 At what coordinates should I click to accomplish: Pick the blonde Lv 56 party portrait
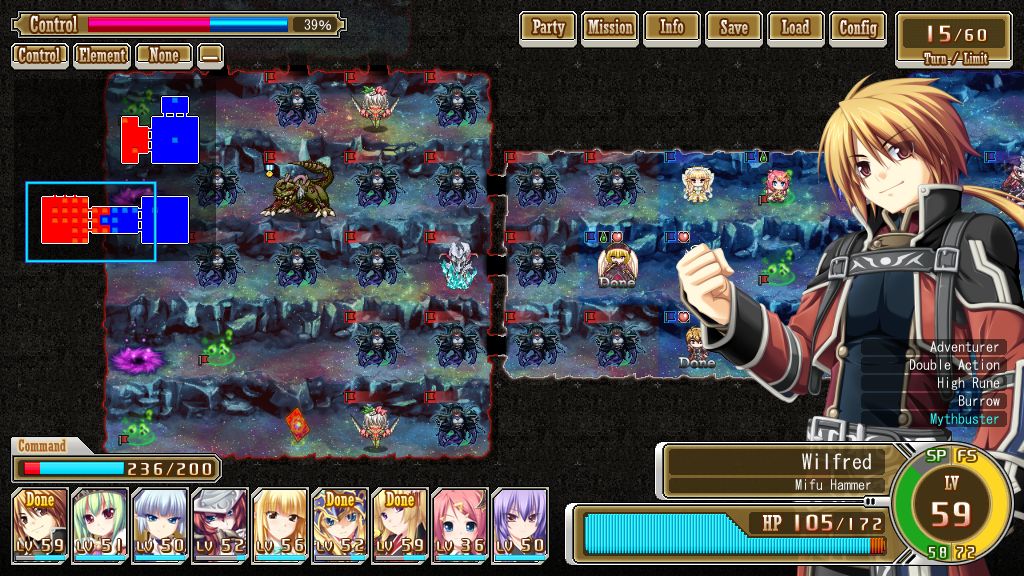click(x=280, y=521)
